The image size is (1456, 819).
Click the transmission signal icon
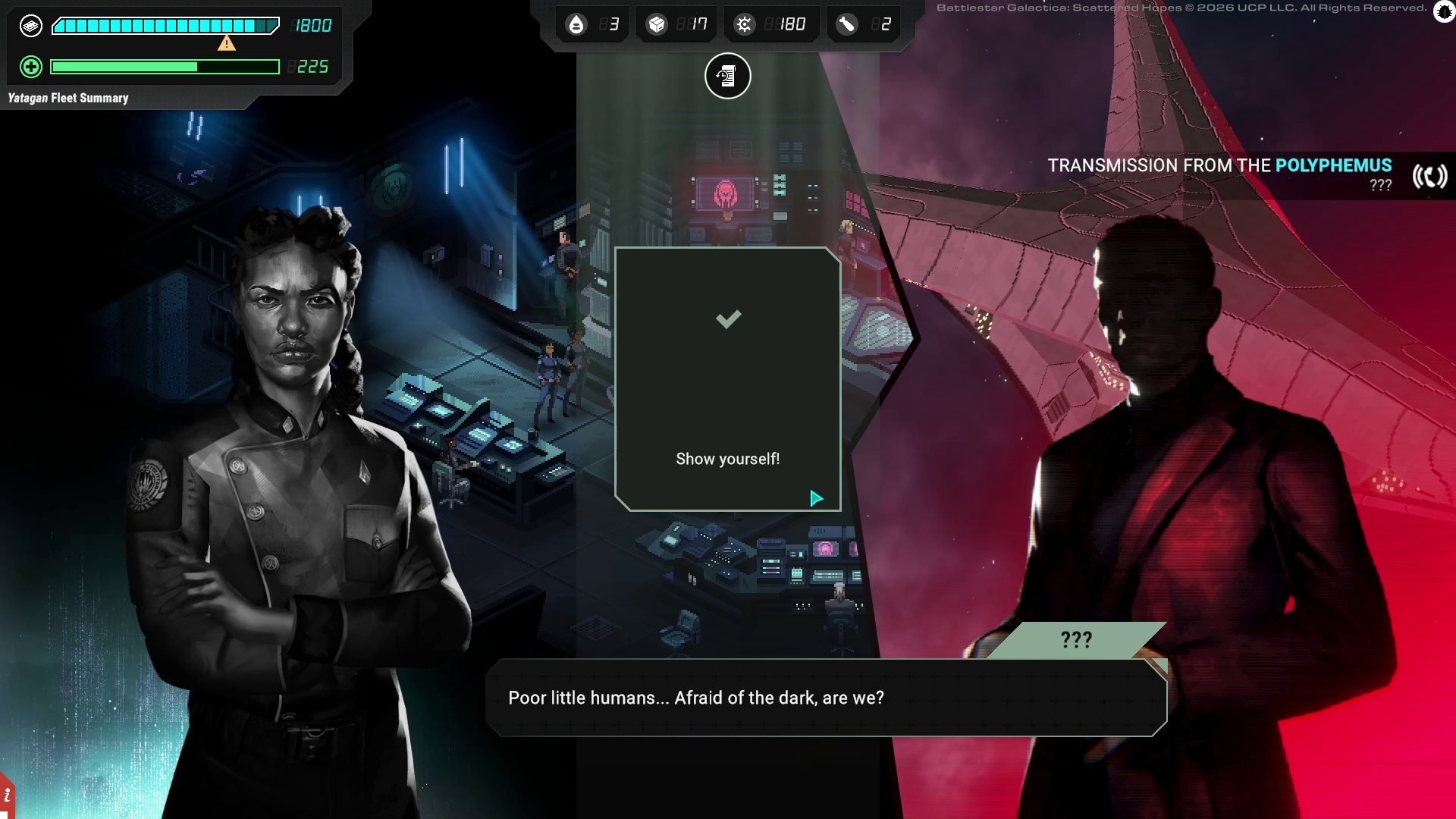tap(1429, 176)
